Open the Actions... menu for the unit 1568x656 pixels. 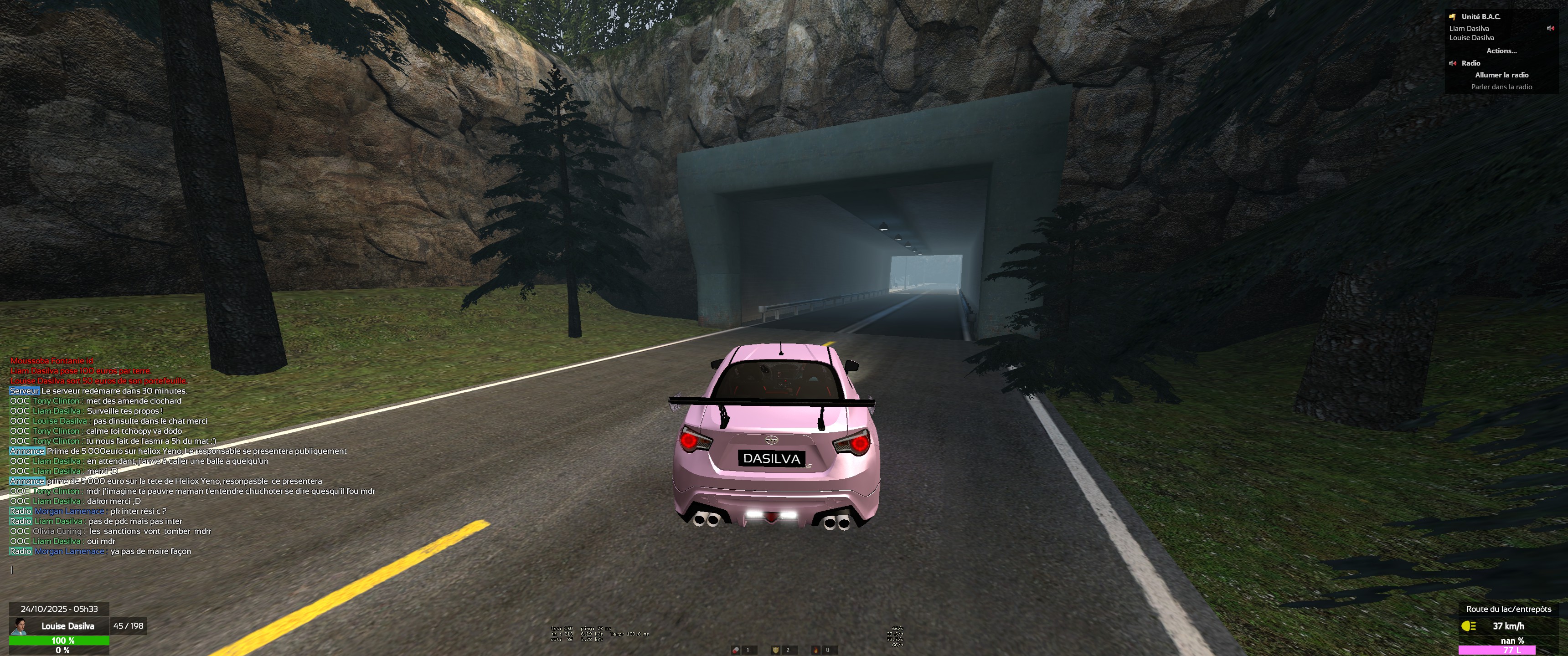point(1501,51)
